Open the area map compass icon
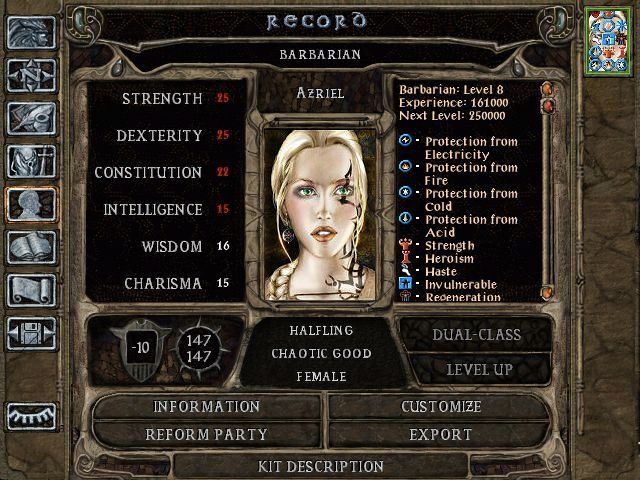Image resolution: width=640 pixels, height=480 pixels. 31,75
